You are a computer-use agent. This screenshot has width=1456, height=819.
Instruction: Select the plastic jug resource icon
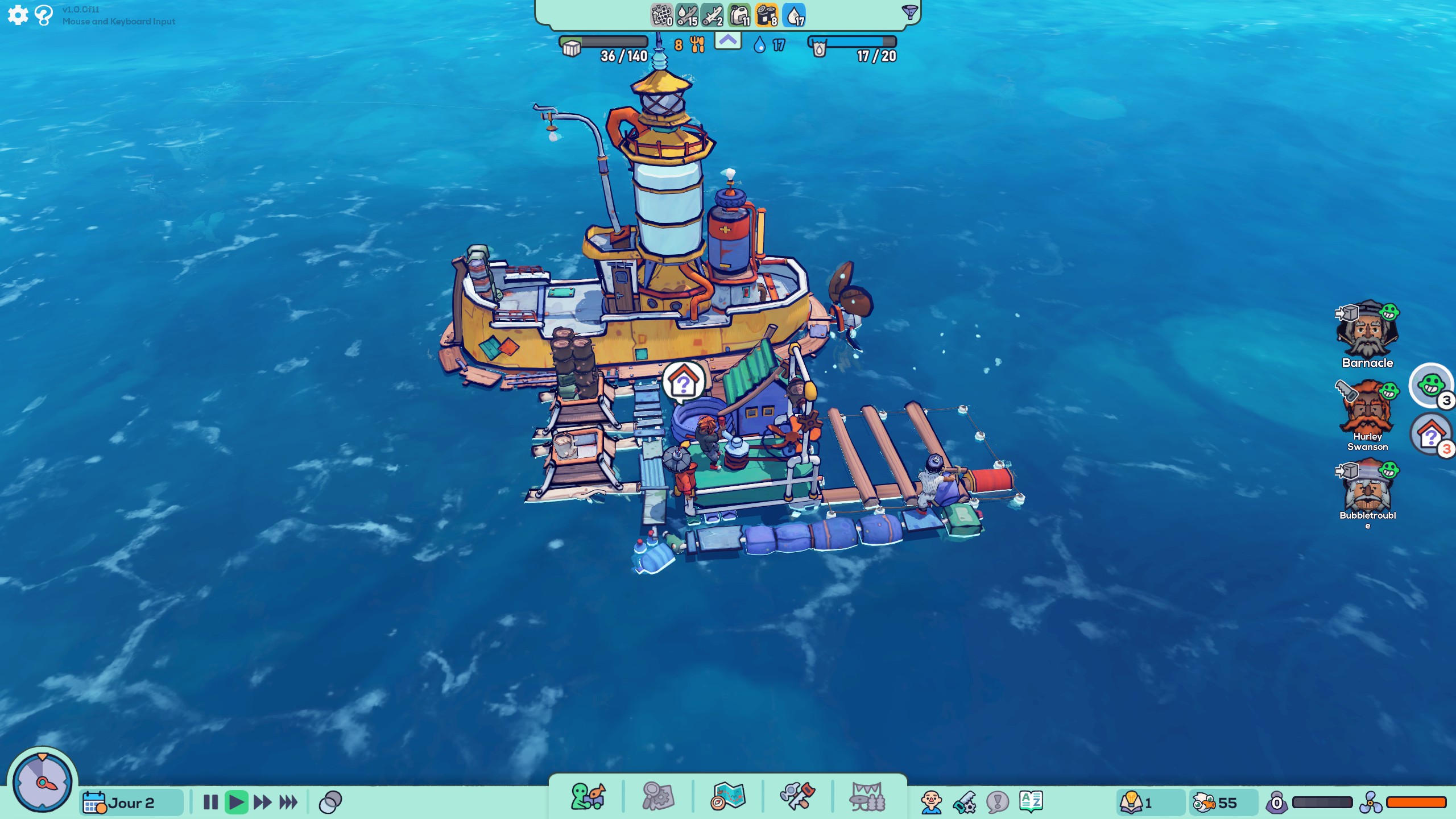739,15
